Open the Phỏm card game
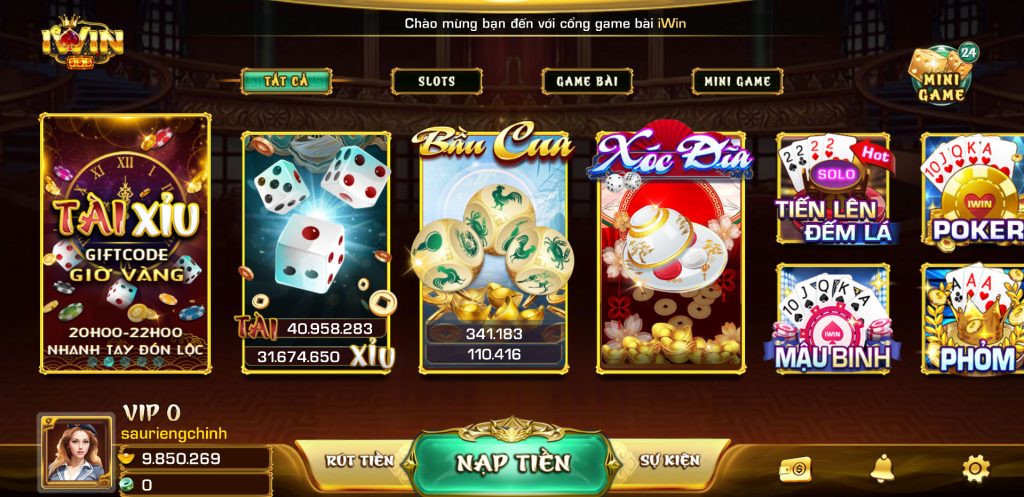This screenshot has height=497, width=1024. pos(972,318)
